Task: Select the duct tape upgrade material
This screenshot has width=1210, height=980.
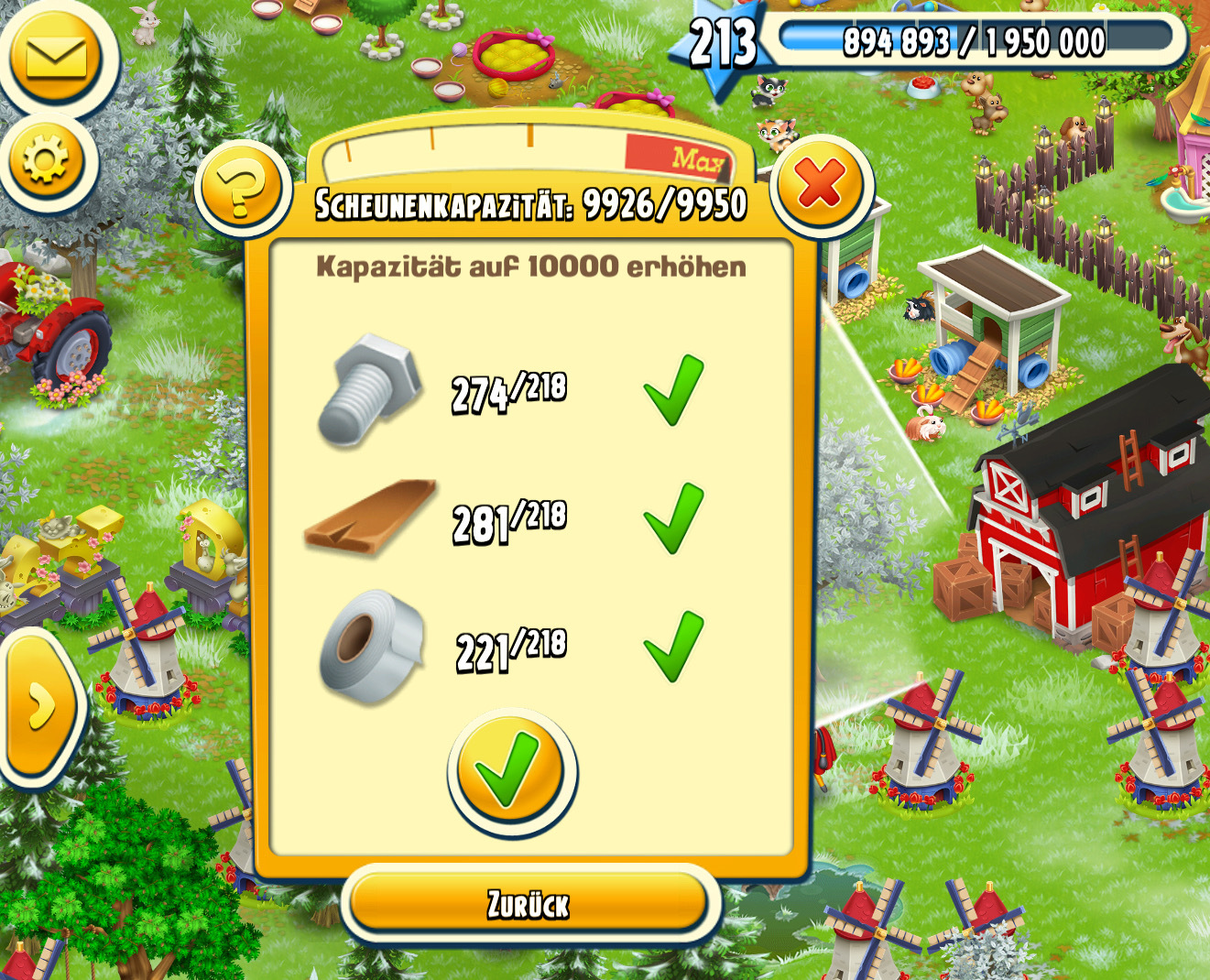Action: (x=372, y=647)
